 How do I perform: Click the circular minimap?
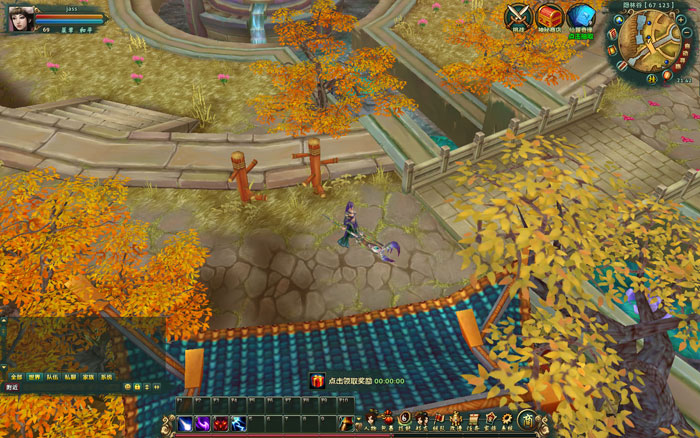click(648, 40)
